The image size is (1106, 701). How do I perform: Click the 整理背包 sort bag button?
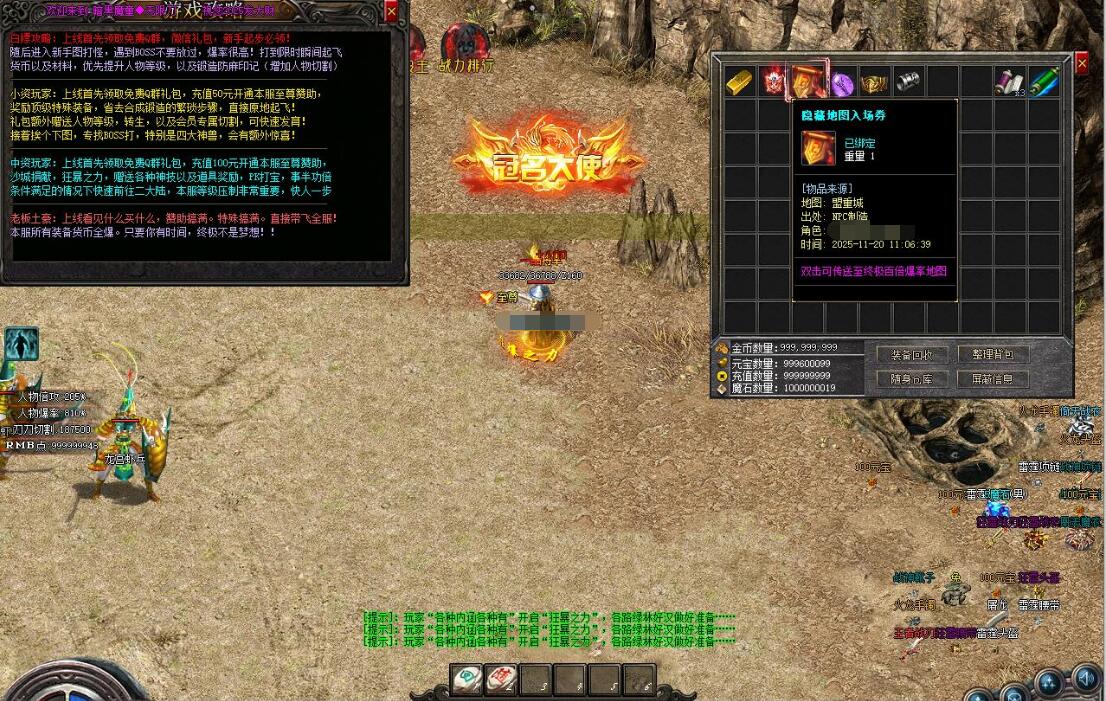click(x=992, y=355)
